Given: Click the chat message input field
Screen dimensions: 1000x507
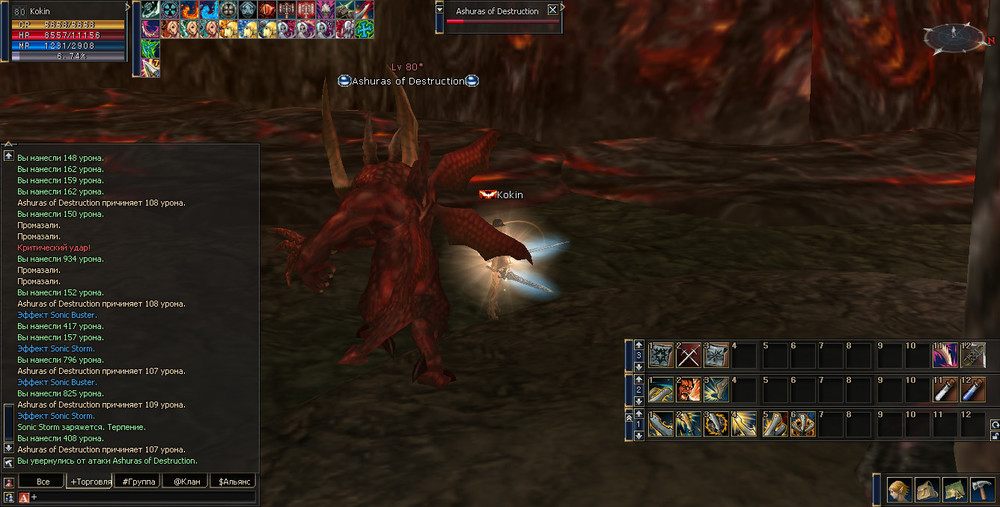Looking at the screenshot, I should 140,496.
